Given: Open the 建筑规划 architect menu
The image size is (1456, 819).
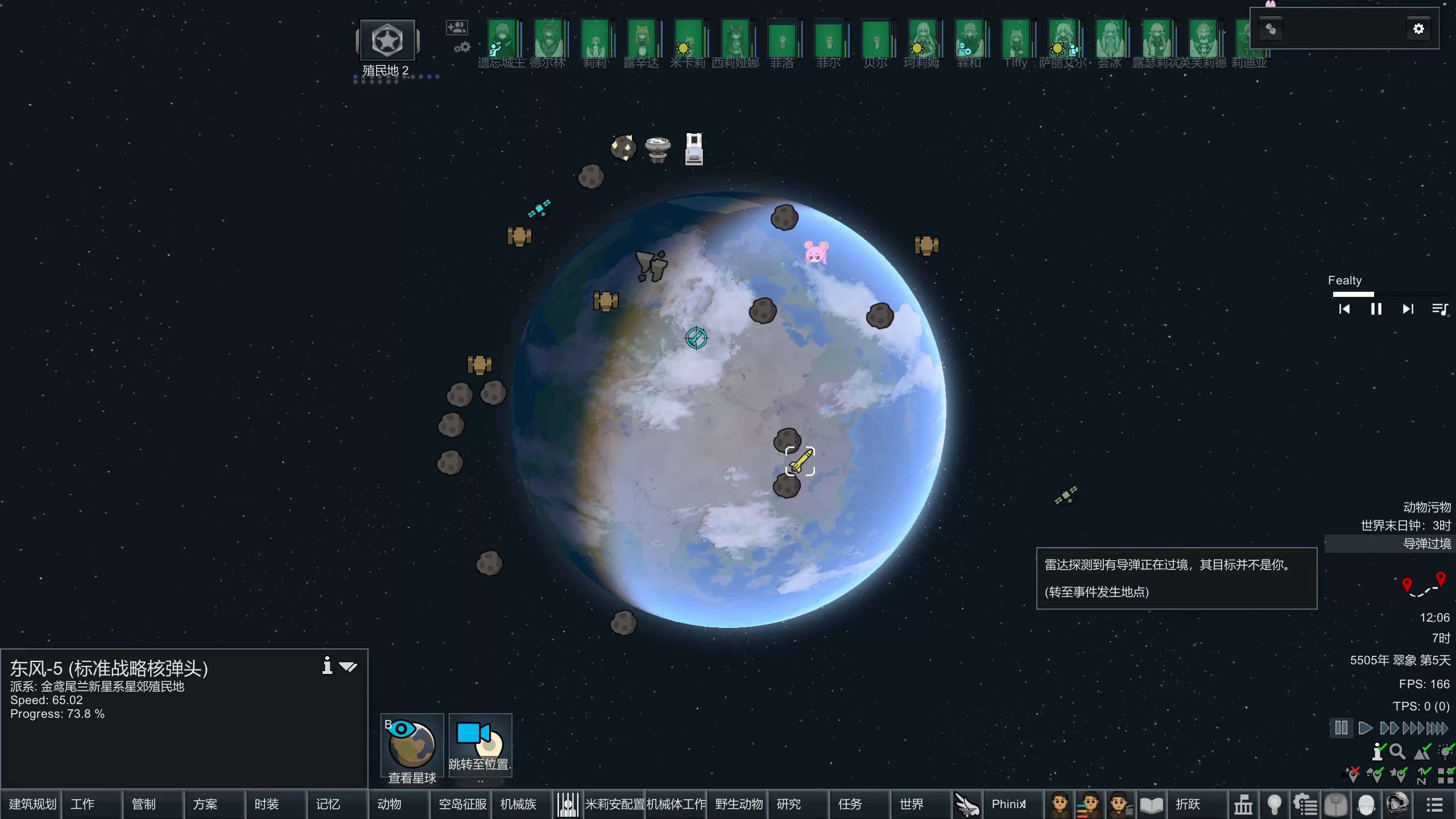Looking at the screenshot, I should (32, 804).
